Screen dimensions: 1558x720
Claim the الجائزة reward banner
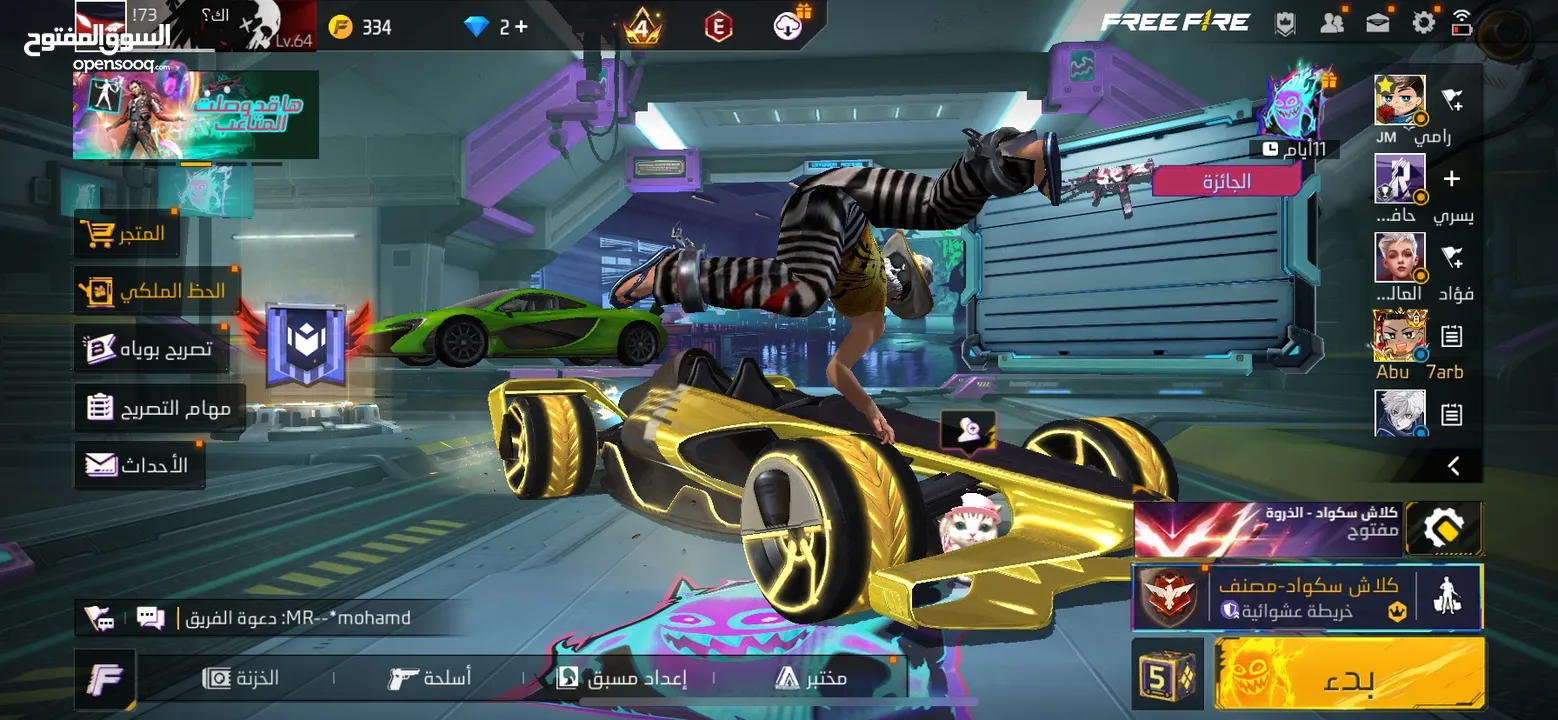click(x=1226, y=182)
